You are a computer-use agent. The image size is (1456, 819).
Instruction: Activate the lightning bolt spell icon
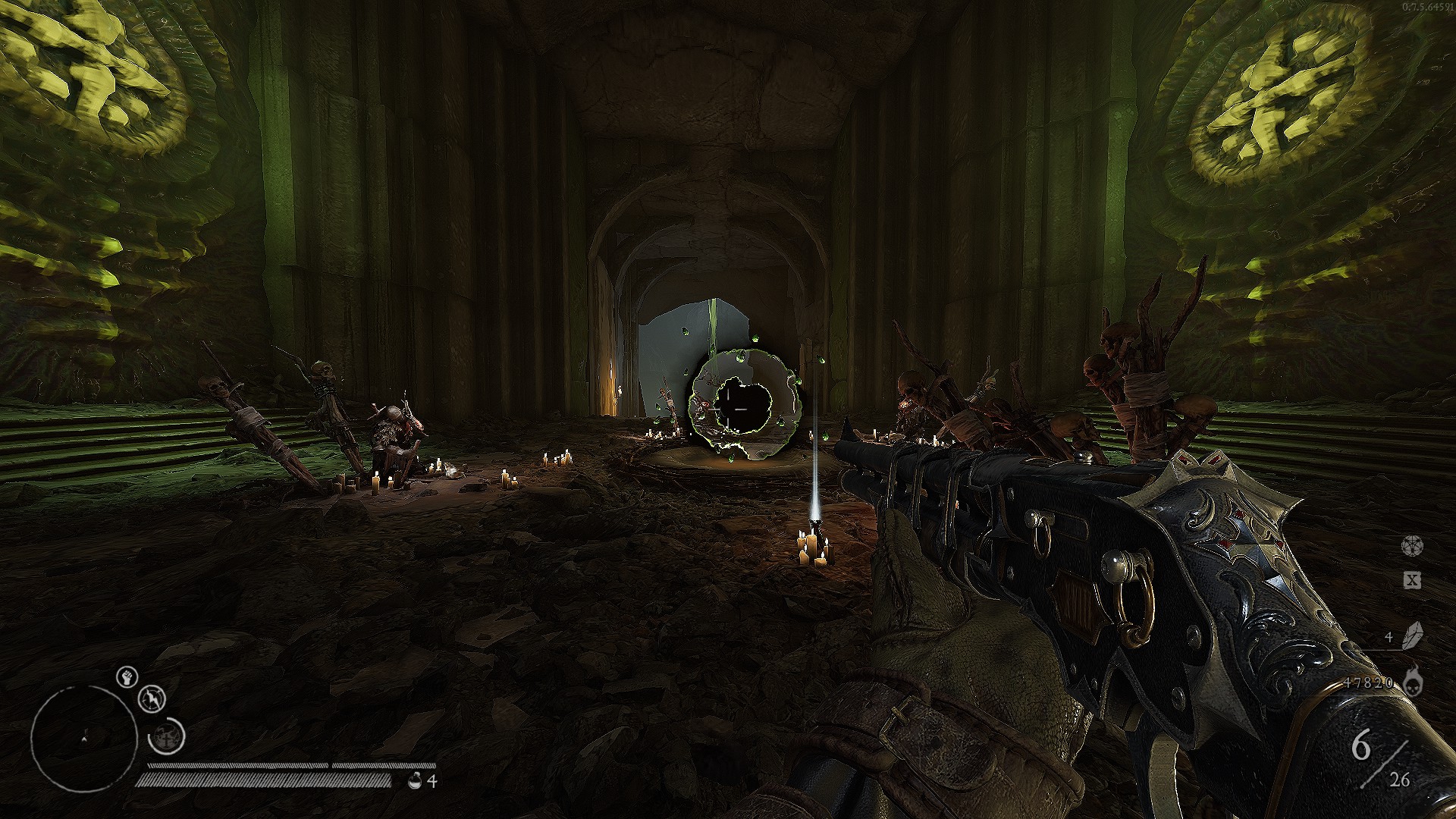[153, 698]
